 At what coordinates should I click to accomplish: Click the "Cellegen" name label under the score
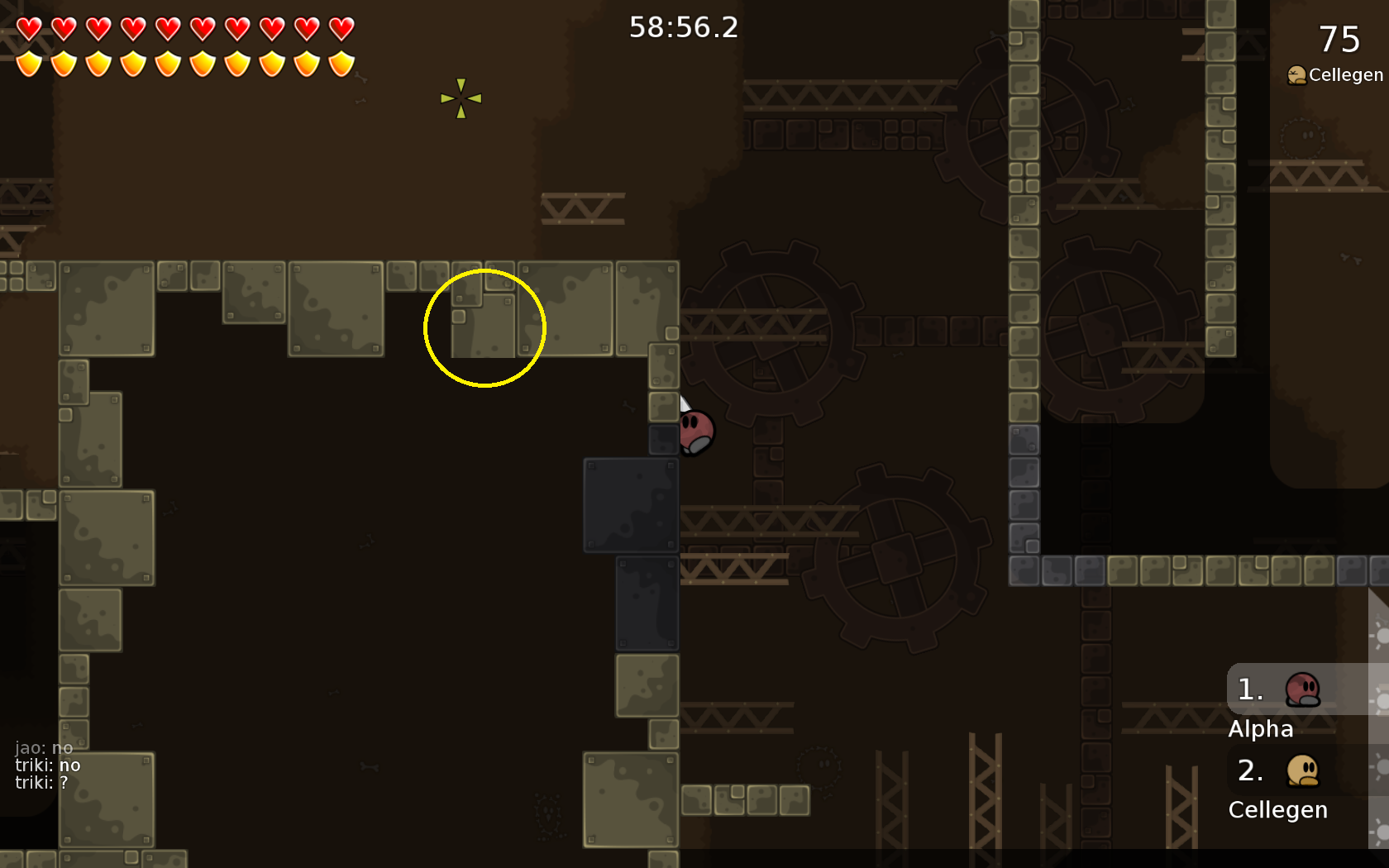click(x=1345, y=74)
